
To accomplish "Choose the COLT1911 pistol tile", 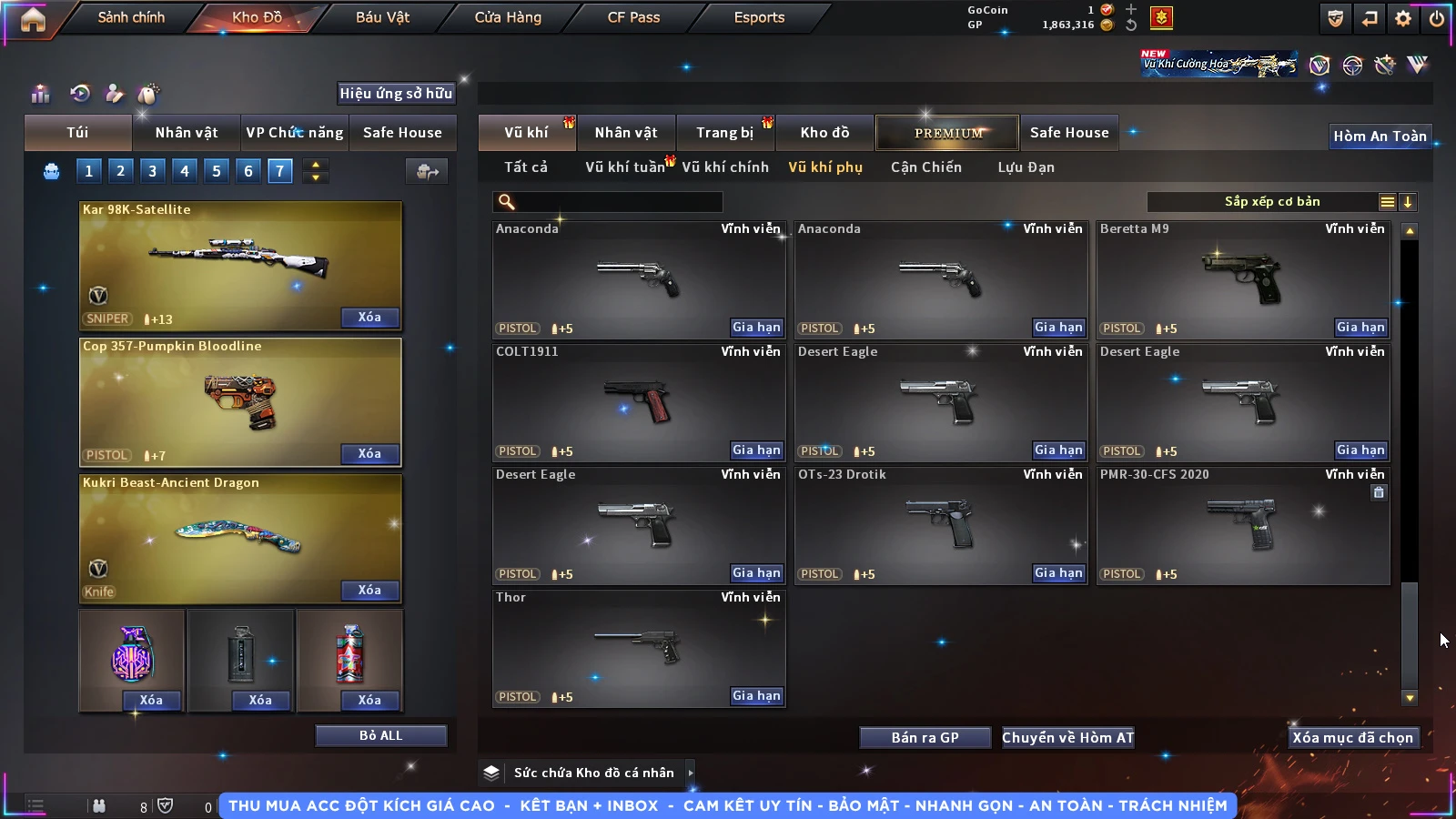I will 638,402.
